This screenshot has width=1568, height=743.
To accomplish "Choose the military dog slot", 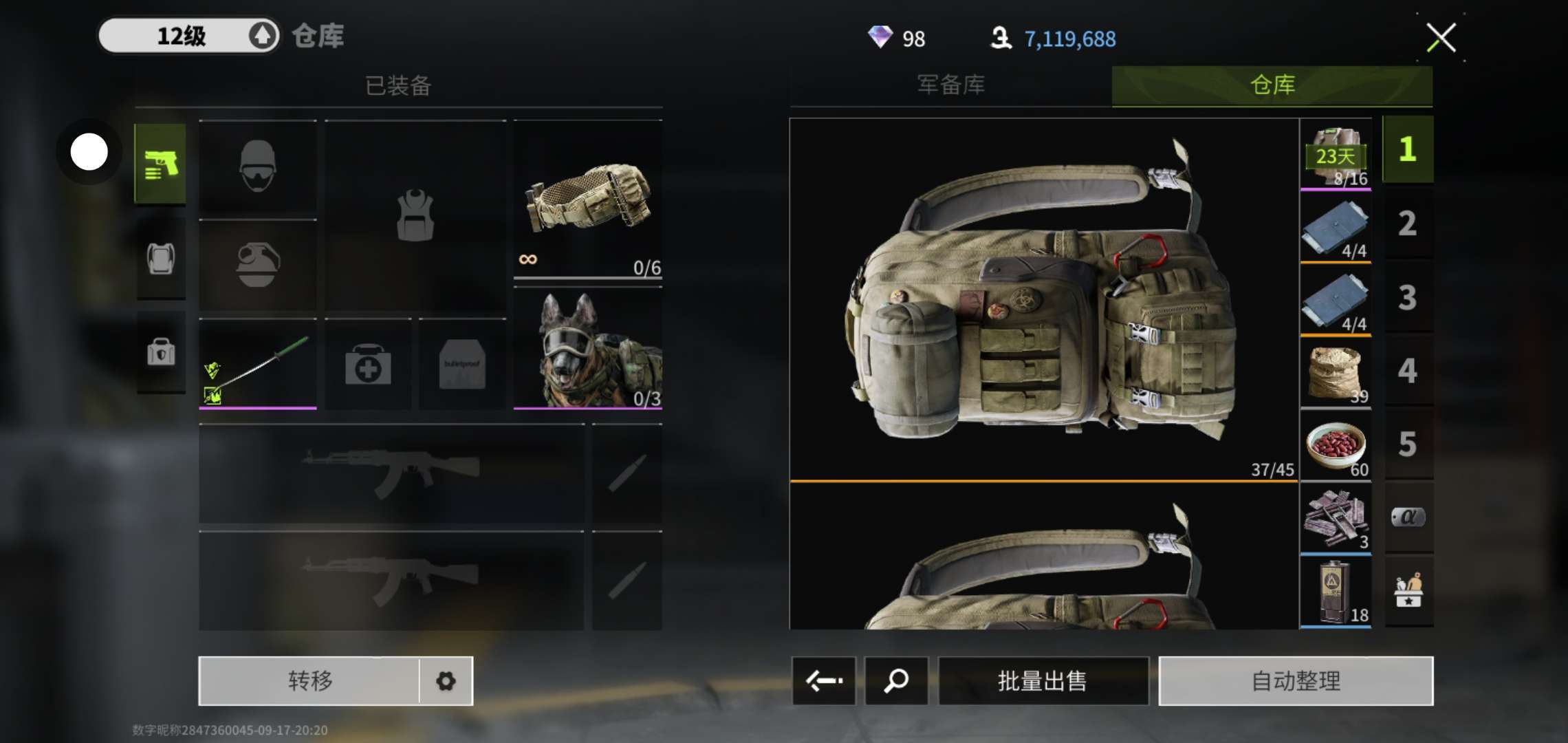I will (588, 349).
